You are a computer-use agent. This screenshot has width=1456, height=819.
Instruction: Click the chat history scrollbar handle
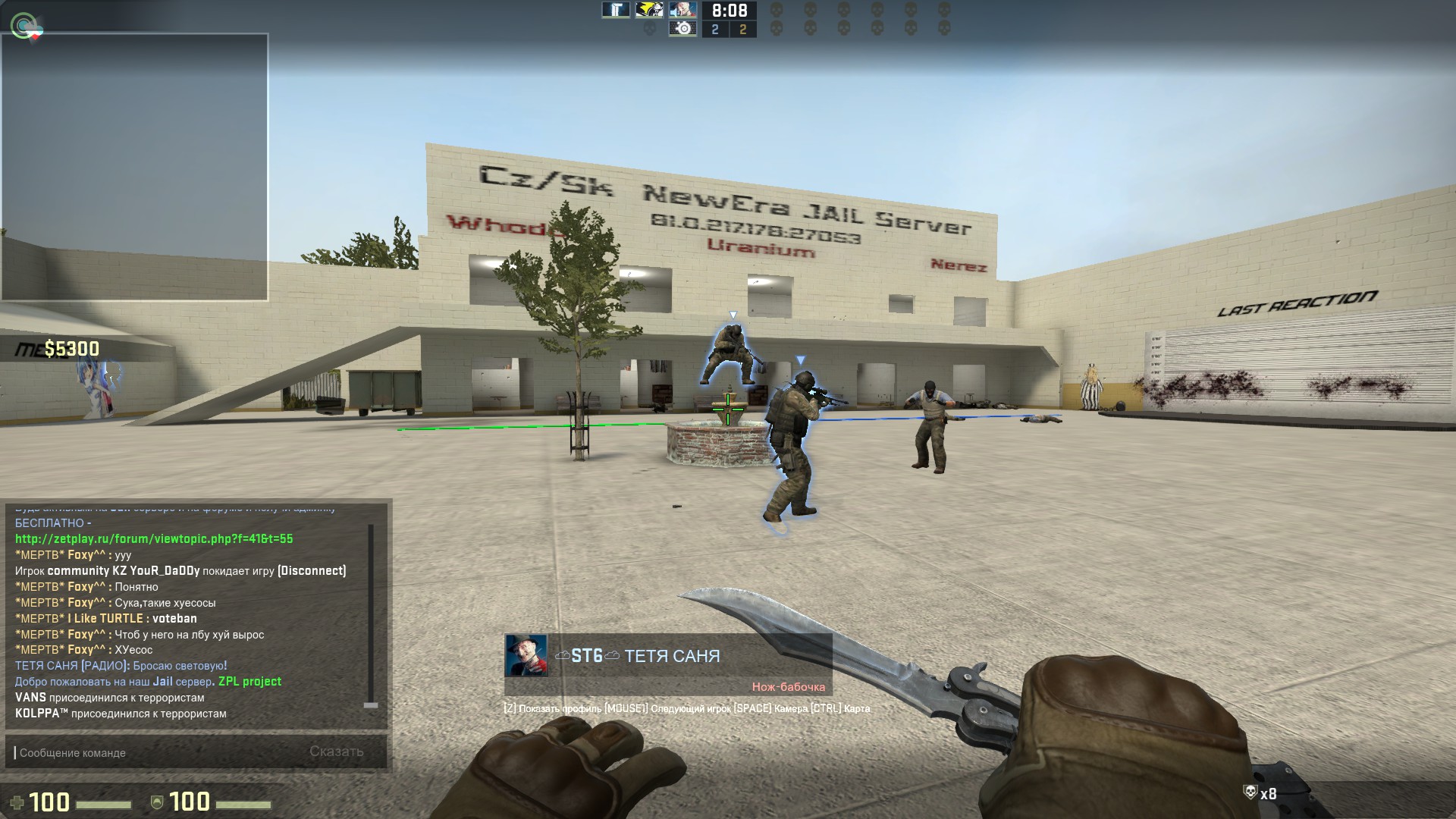coord(371,704)
